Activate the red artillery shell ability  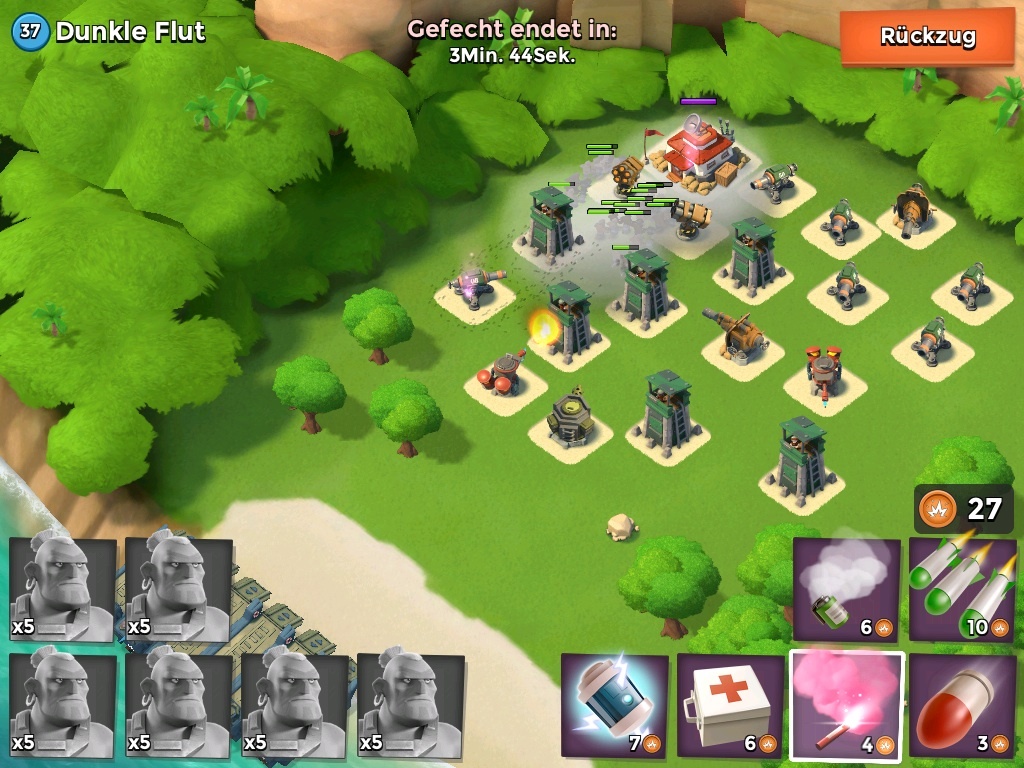962,705
